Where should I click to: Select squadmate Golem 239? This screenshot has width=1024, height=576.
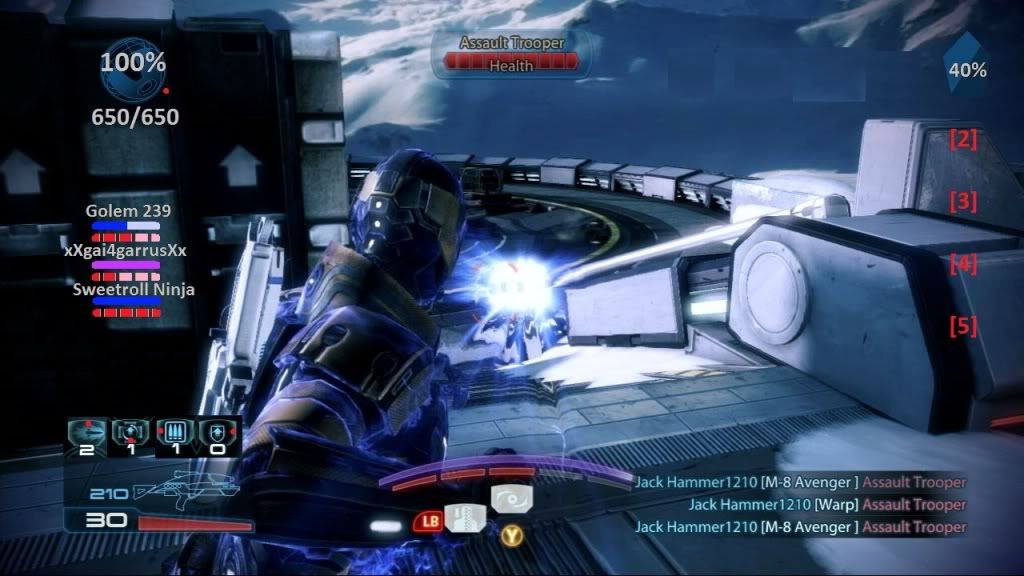tap(127, 211)
